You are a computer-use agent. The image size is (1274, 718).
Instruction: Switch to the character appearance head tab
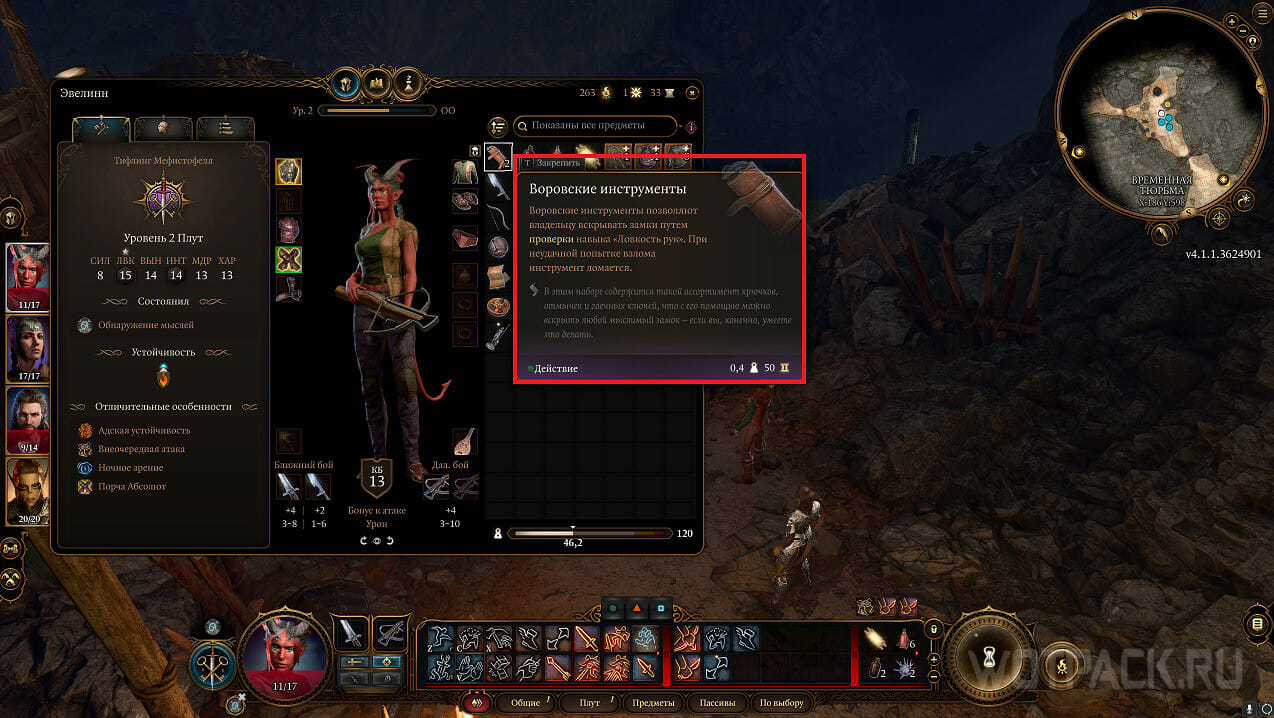(163, 128)
